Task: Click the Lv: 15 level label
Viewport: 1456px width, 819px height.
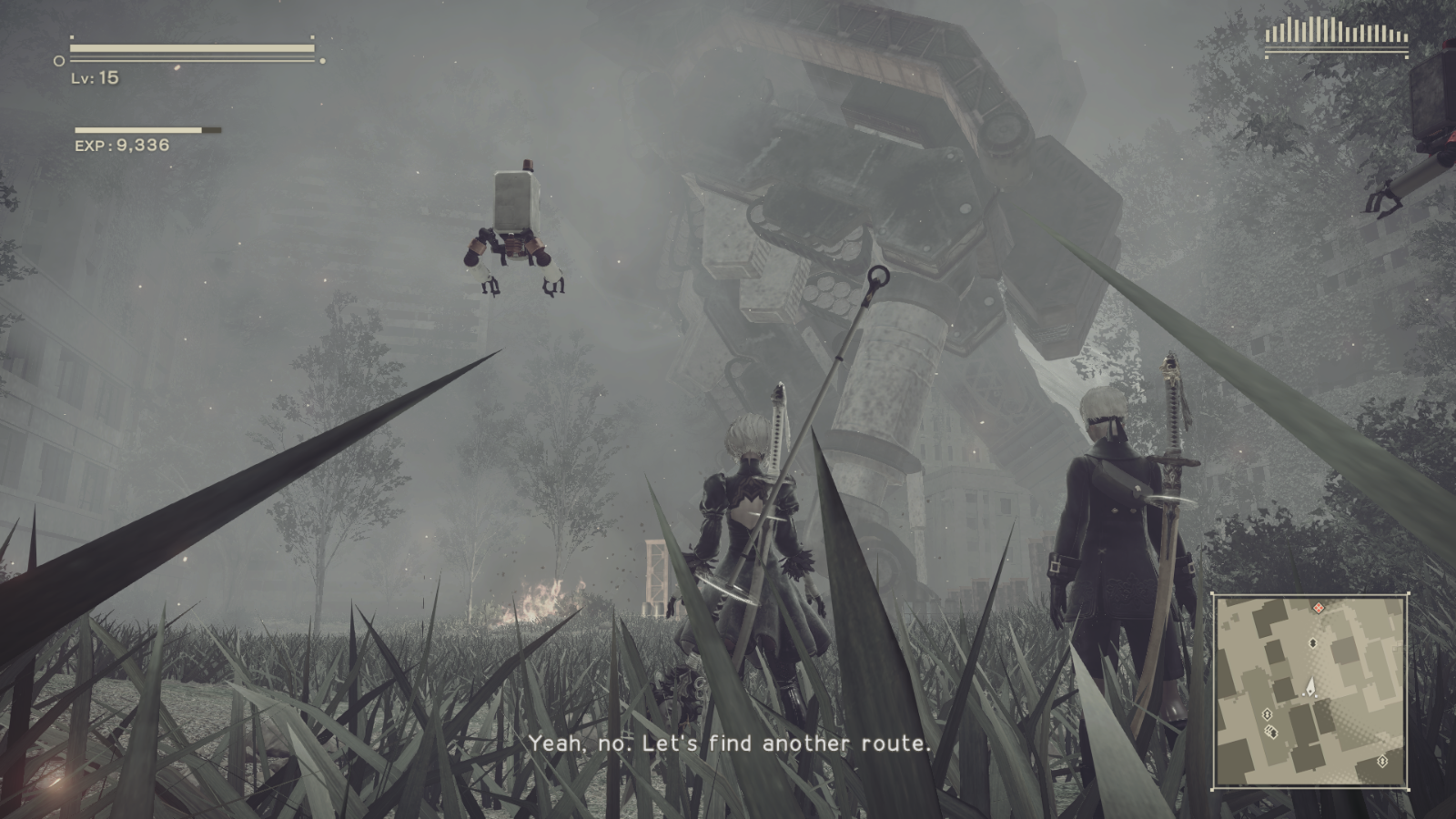Action: [94, 79]
